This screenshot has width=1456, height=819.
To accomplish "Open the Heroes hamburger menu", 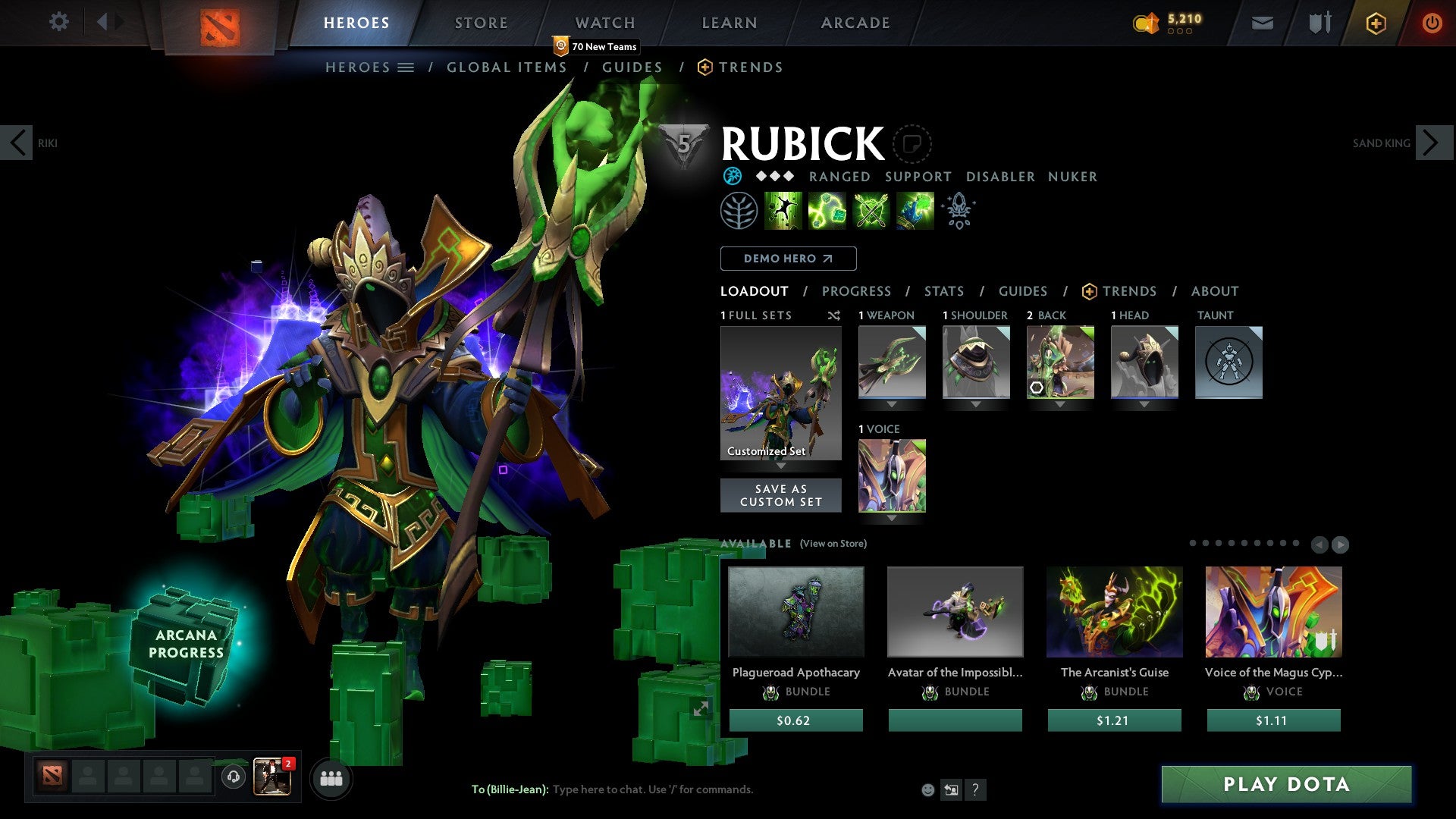I will [407, 67].
